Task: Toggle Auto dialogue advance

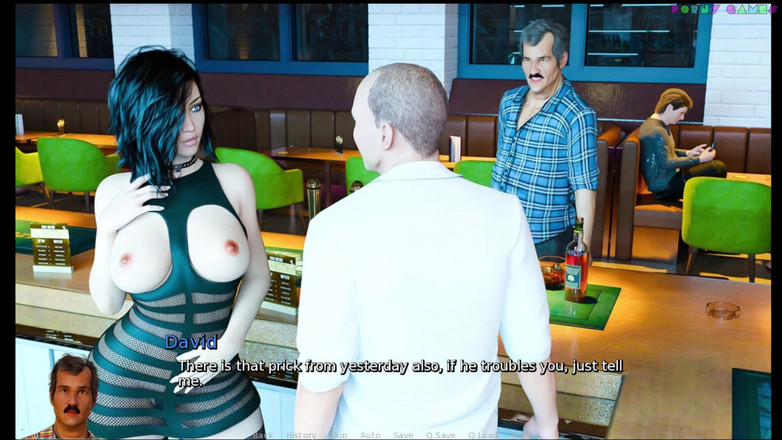Action: click(x=370, y=435)
